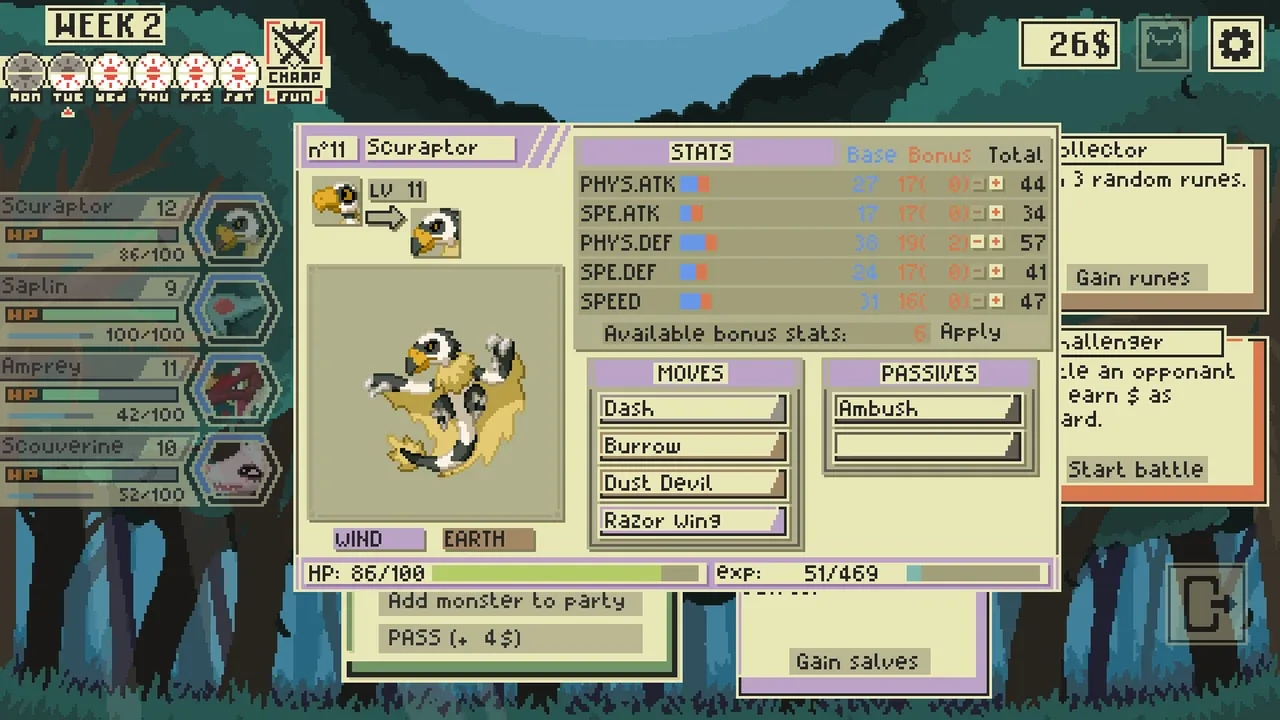Choose the Burrow move
Image resolution: width=1280 pixels, height=720 pixels.
point(692,446)
